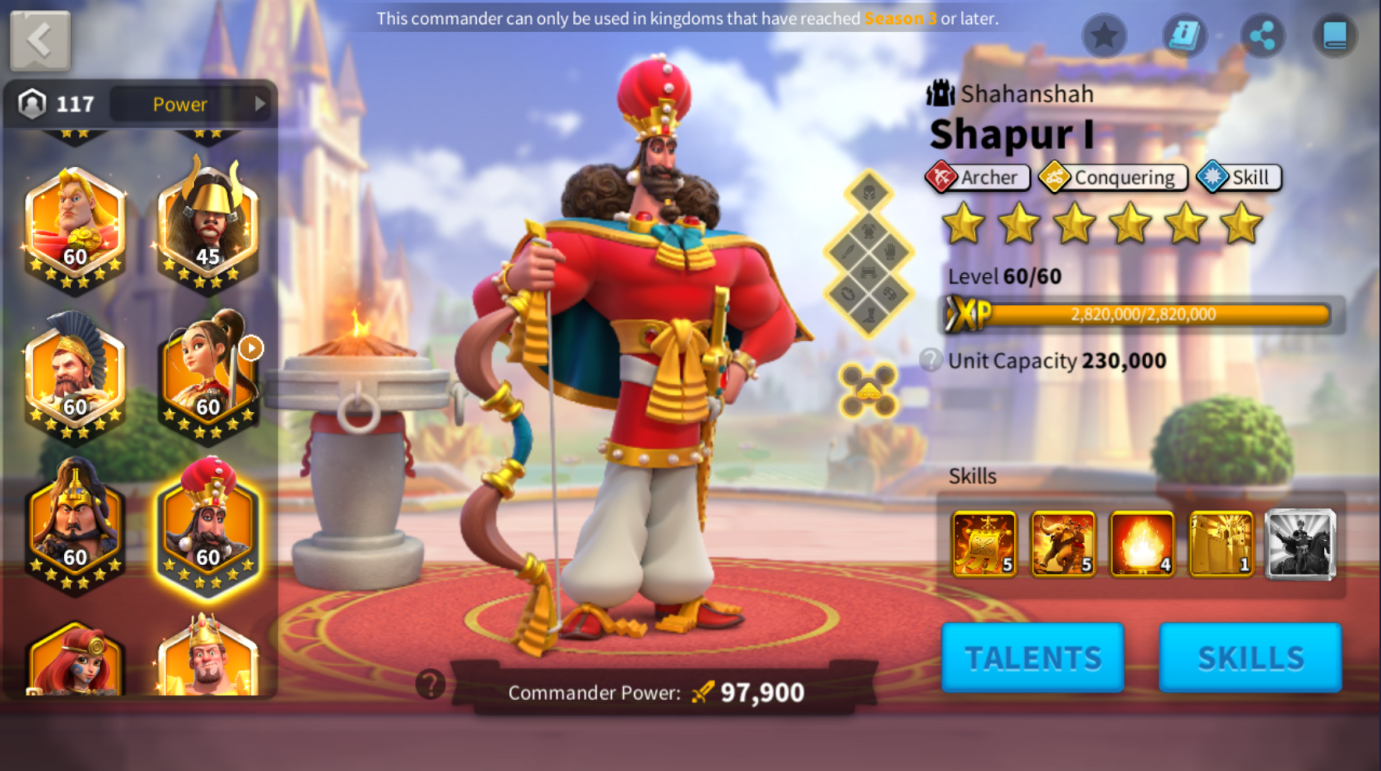Open the four-circle formation icon
Viewport: 1381px width, 771px height.
click(868, 390)
